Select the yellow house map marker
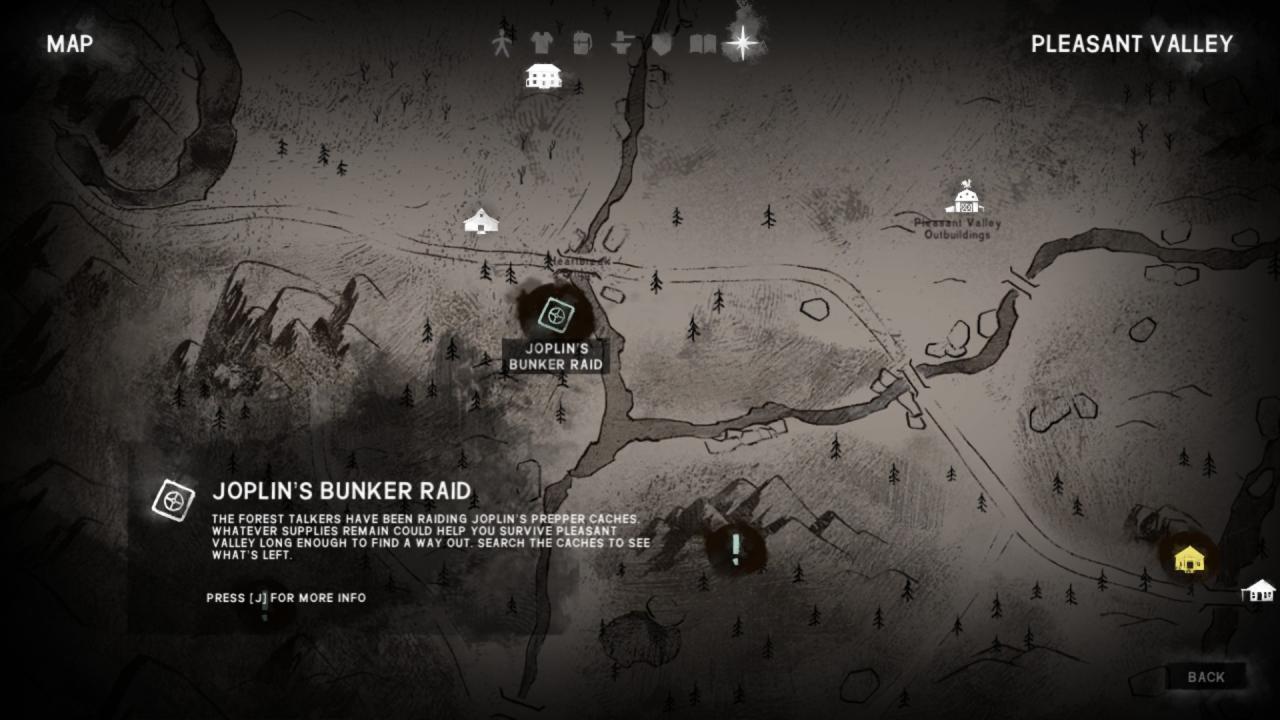The height and width of the screenshot is (720, 1280). [1189, 558]
